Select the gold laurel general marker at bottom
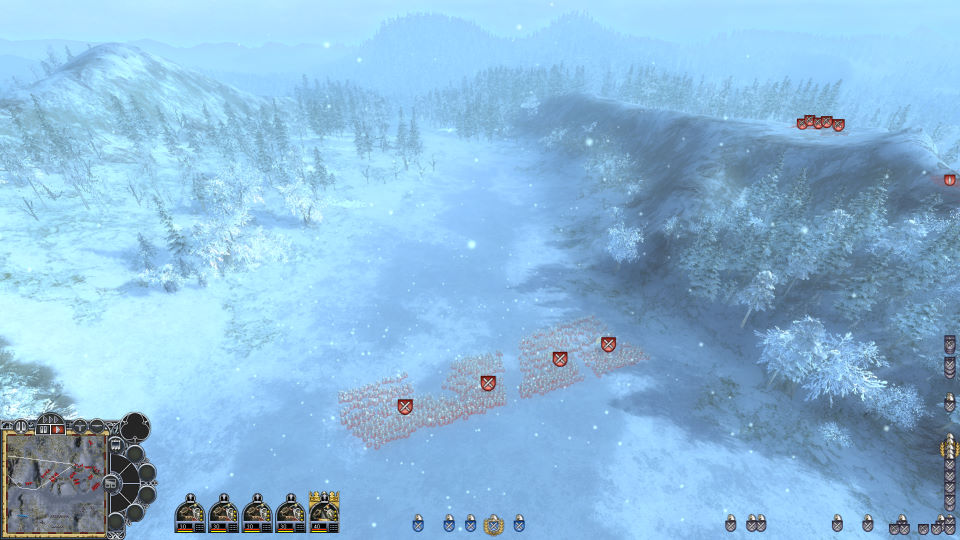Image resolution: width=960 pixels, height=540 pixels. coord(492,523)
